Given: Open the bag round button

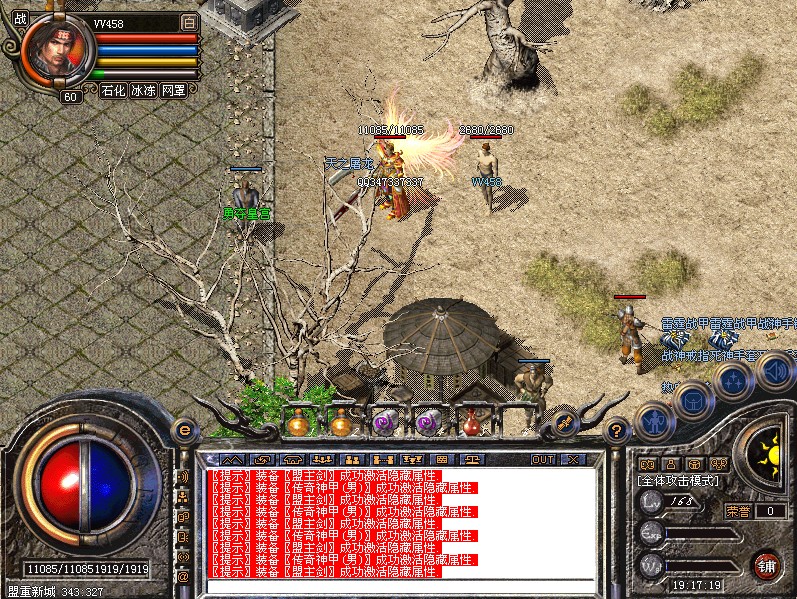Looking at the screenshot, I should [691, 400].
